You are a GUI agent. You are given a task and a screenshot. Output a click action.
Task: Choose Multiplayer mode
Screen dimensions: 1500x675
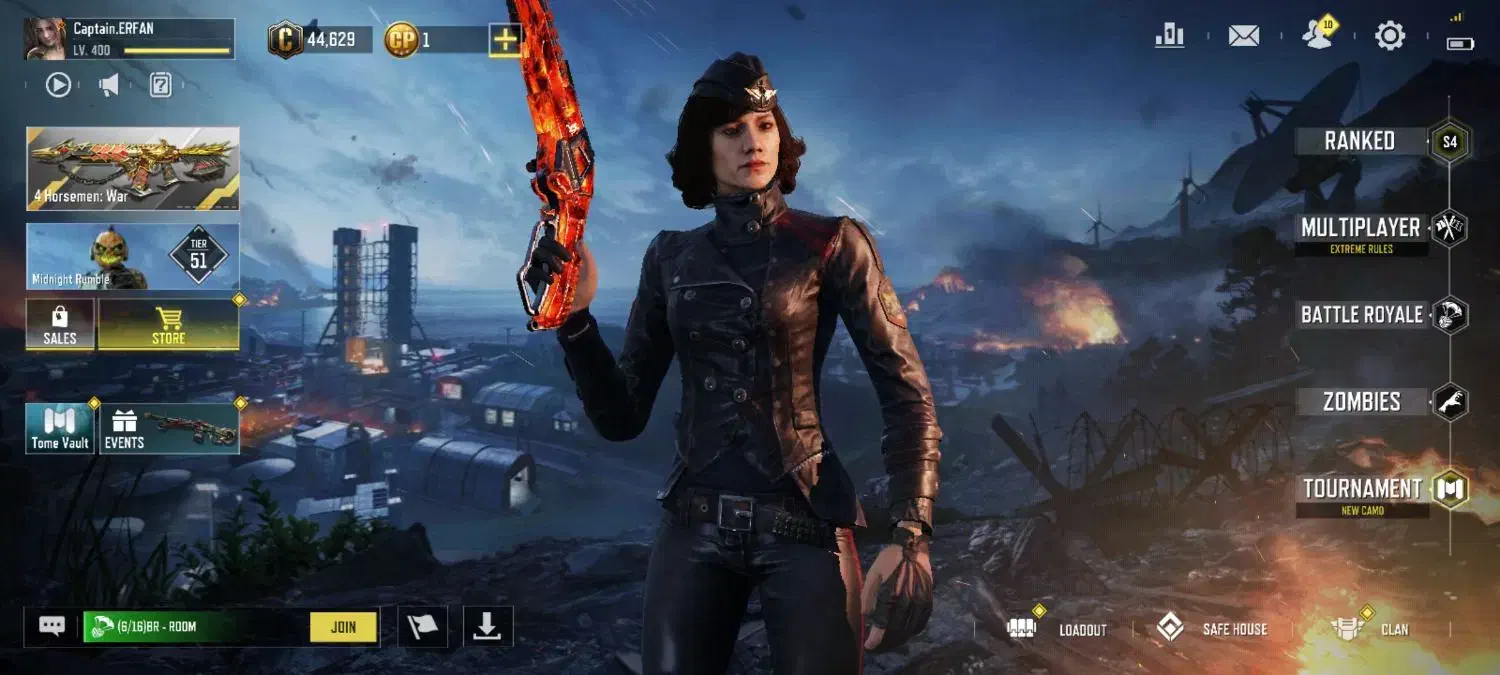1361,229
